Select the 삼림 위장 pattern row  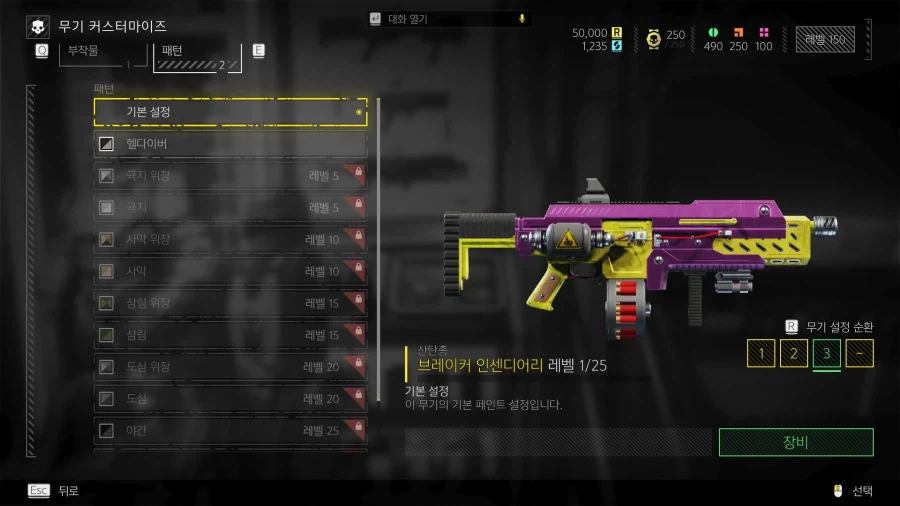230,303
